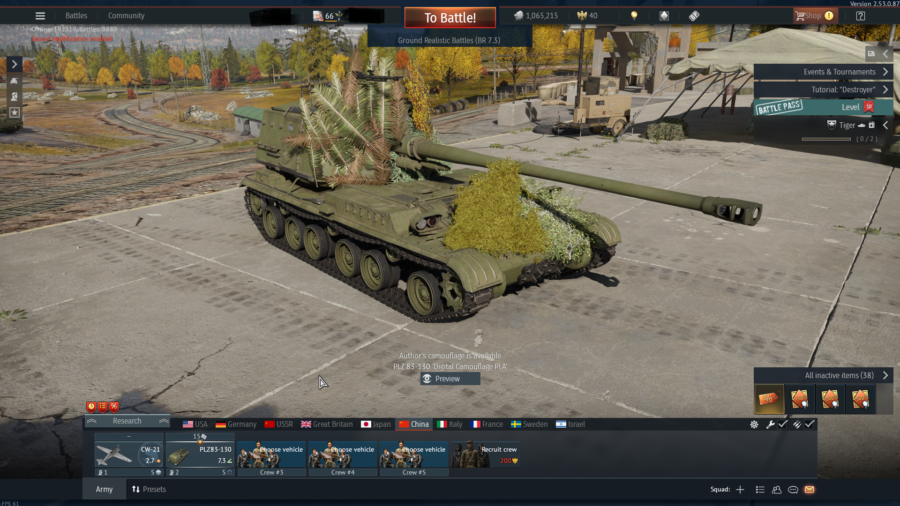
Task: Switch to the USA nation tab
Action: 195,424
